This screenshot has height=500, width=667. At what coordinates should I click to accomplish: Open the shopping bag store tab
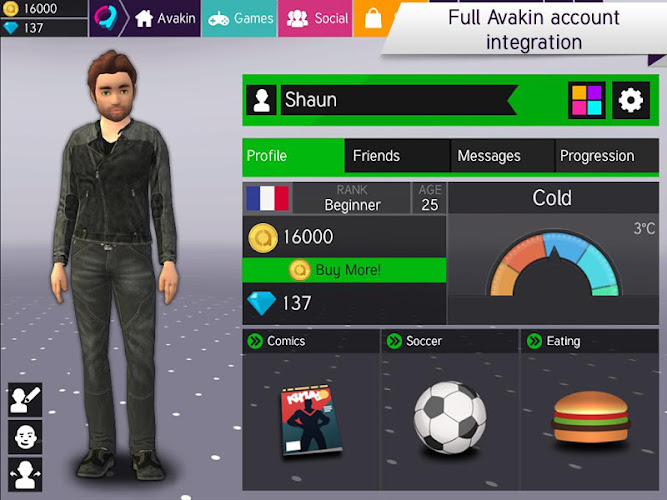click(372, 18)
